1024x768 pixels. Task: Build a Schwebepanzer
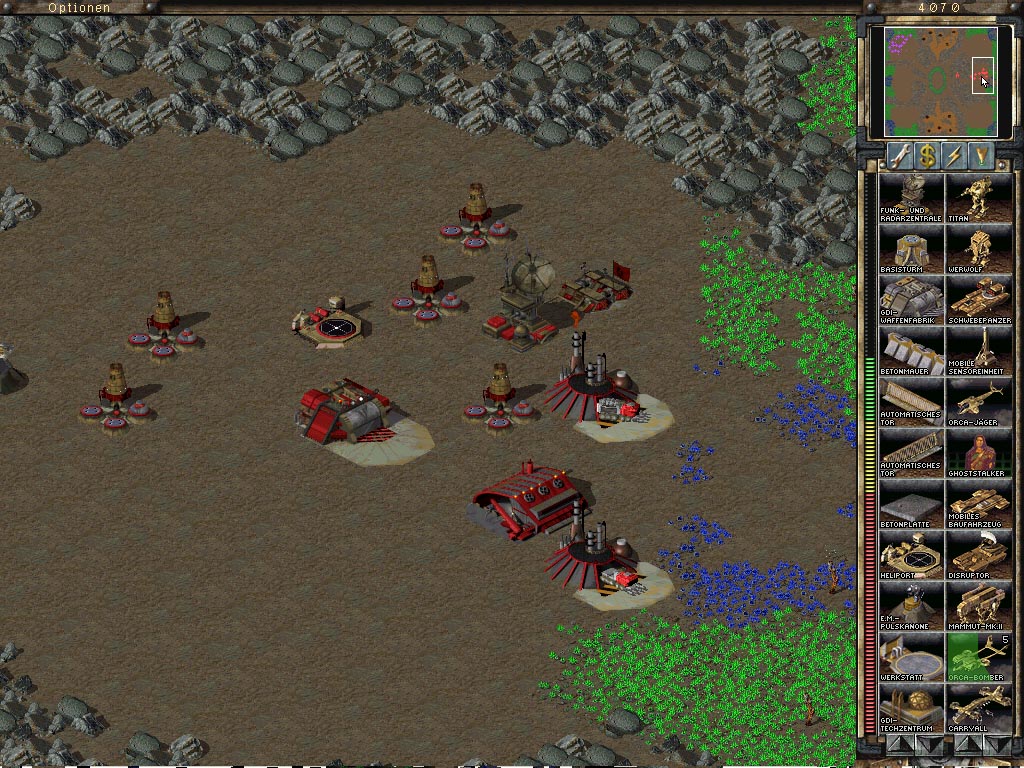coord(977,300)
